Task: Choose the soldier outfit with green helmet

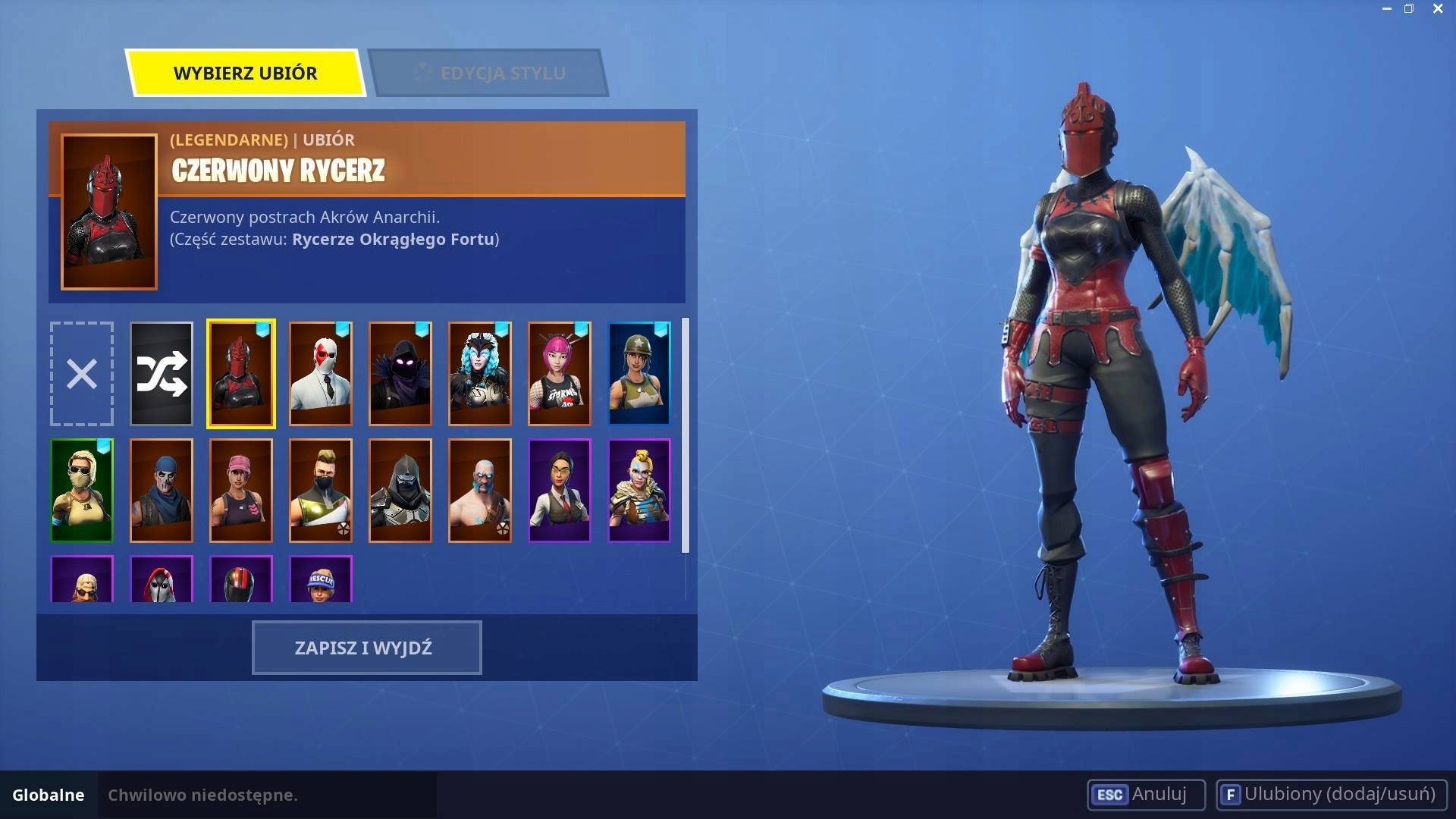Action: (639, 373)
